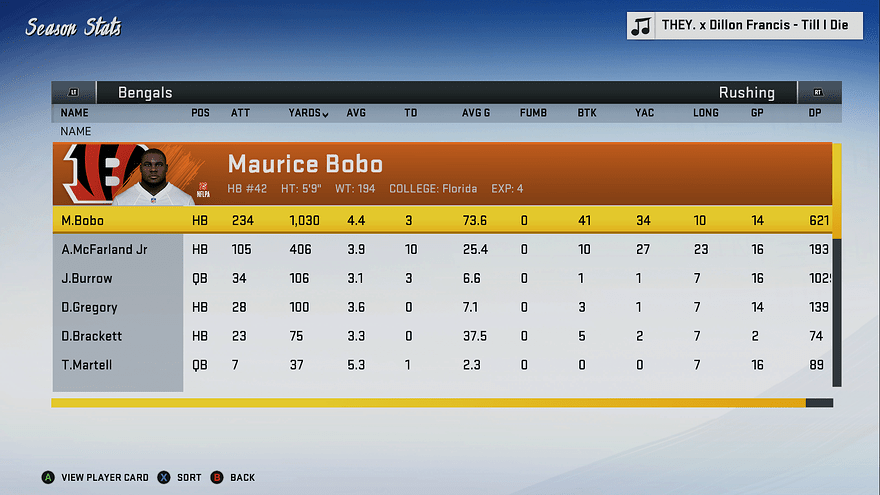The image size is (880, 495).
Task: Highlight the D.Brackett player row
Action: tap(440, 336)
